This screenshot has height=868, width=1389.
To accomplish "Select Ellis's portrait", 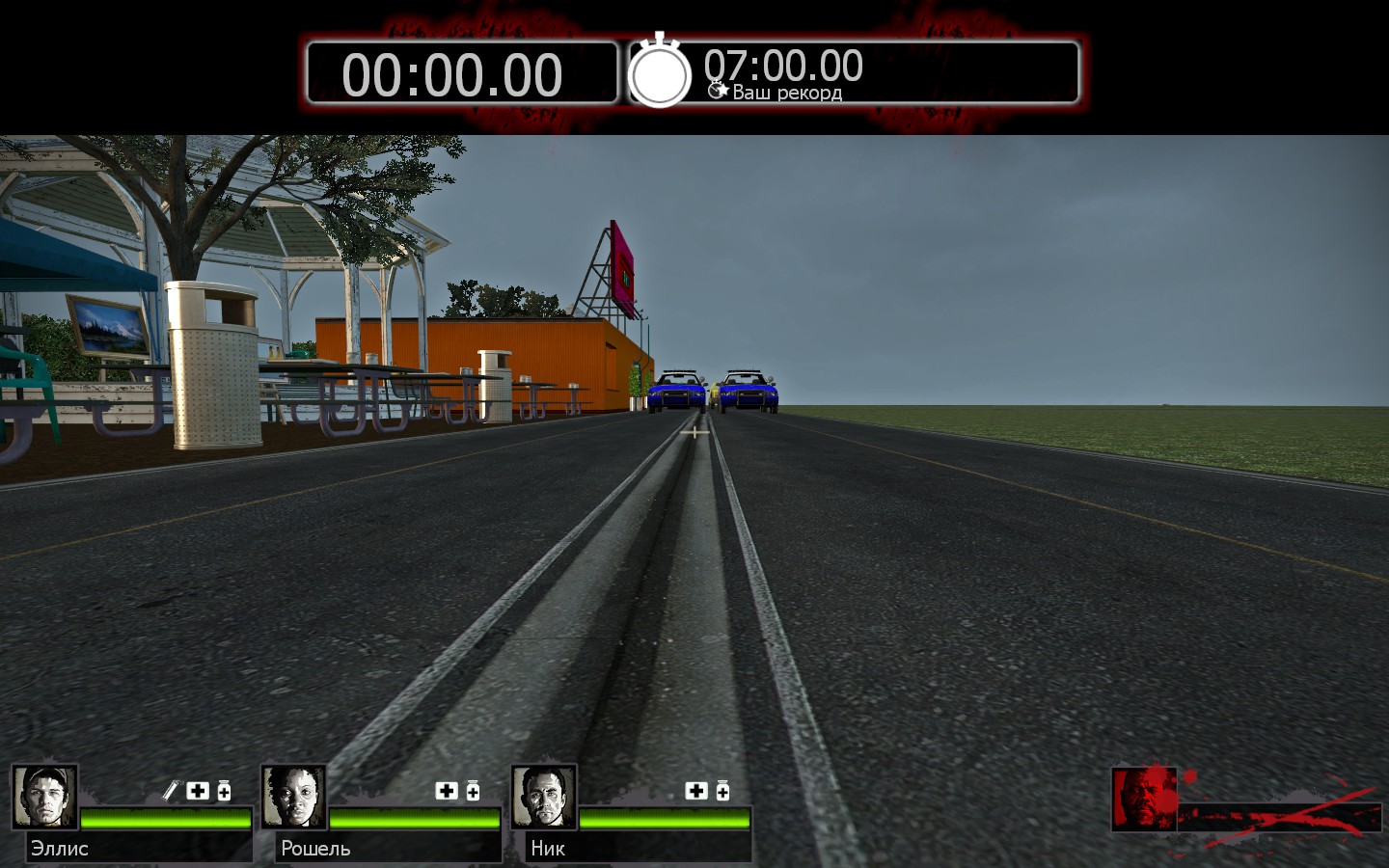I will [44, 797].
